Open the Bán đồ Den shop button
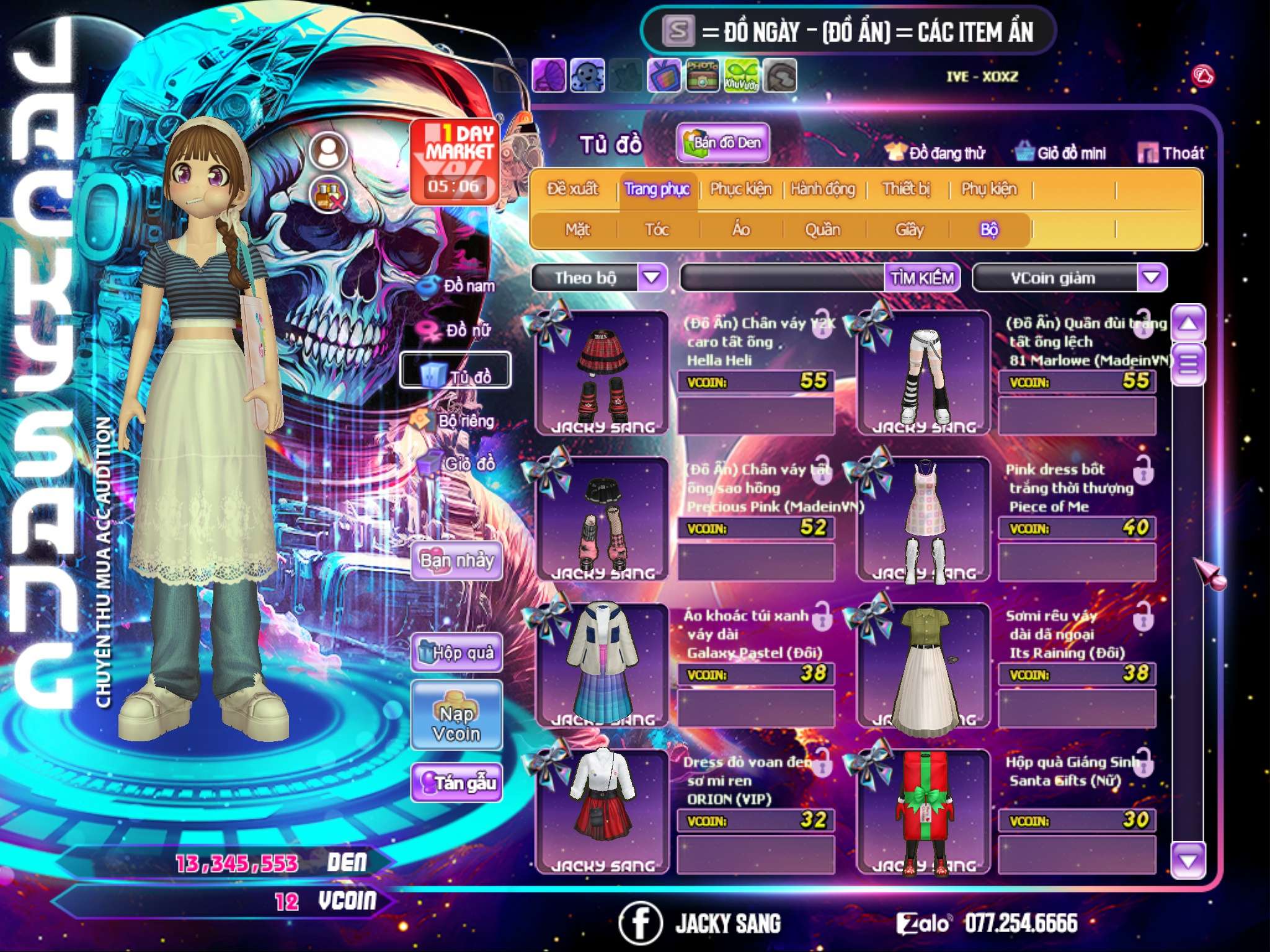 [722, 143]
